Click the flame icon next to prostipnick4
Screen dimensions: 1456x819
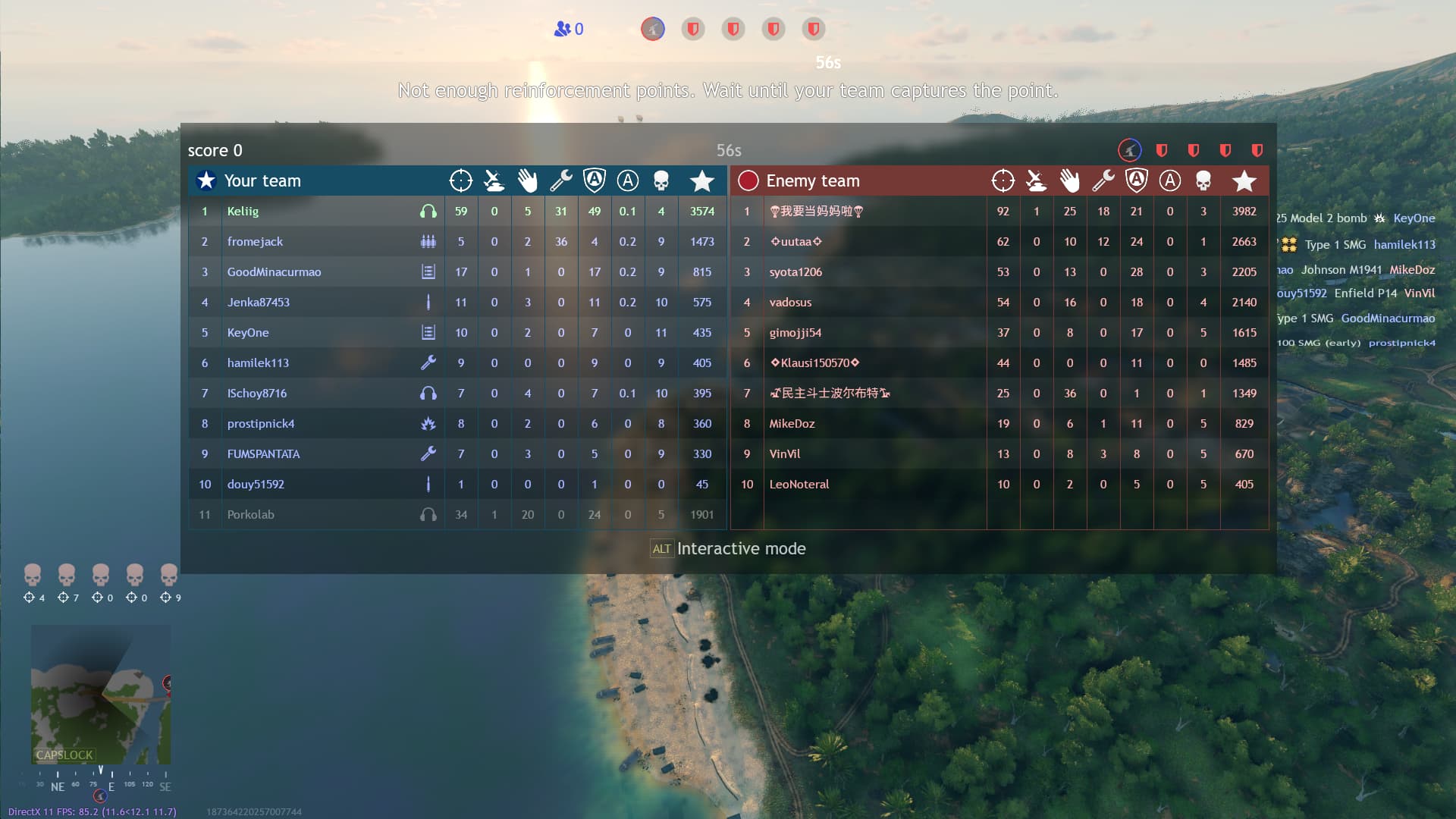[428, 423]
